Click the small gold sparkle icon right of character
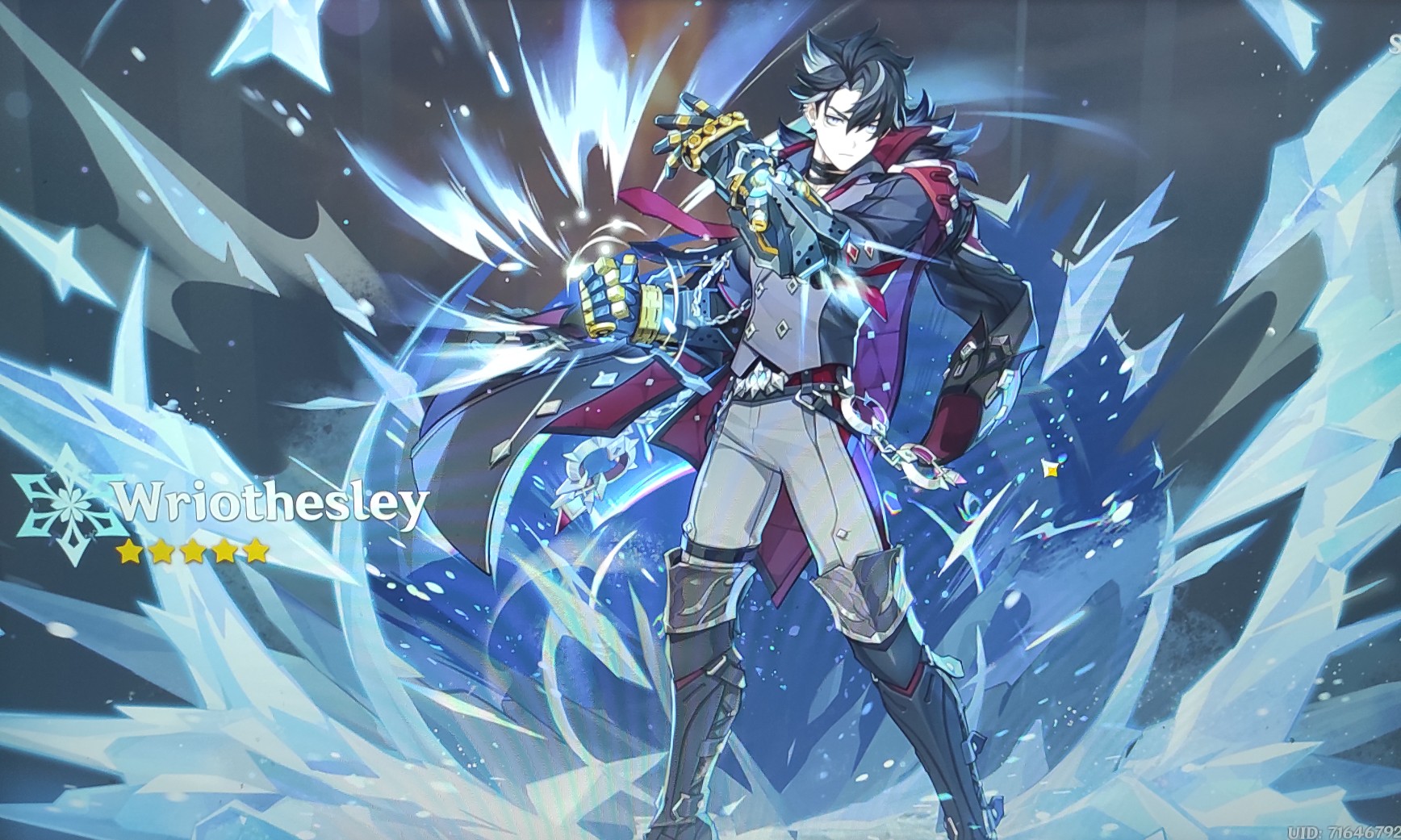The width and height of the screenshot is (1401, 840). pyautogui.click(x=1051, y=466)
